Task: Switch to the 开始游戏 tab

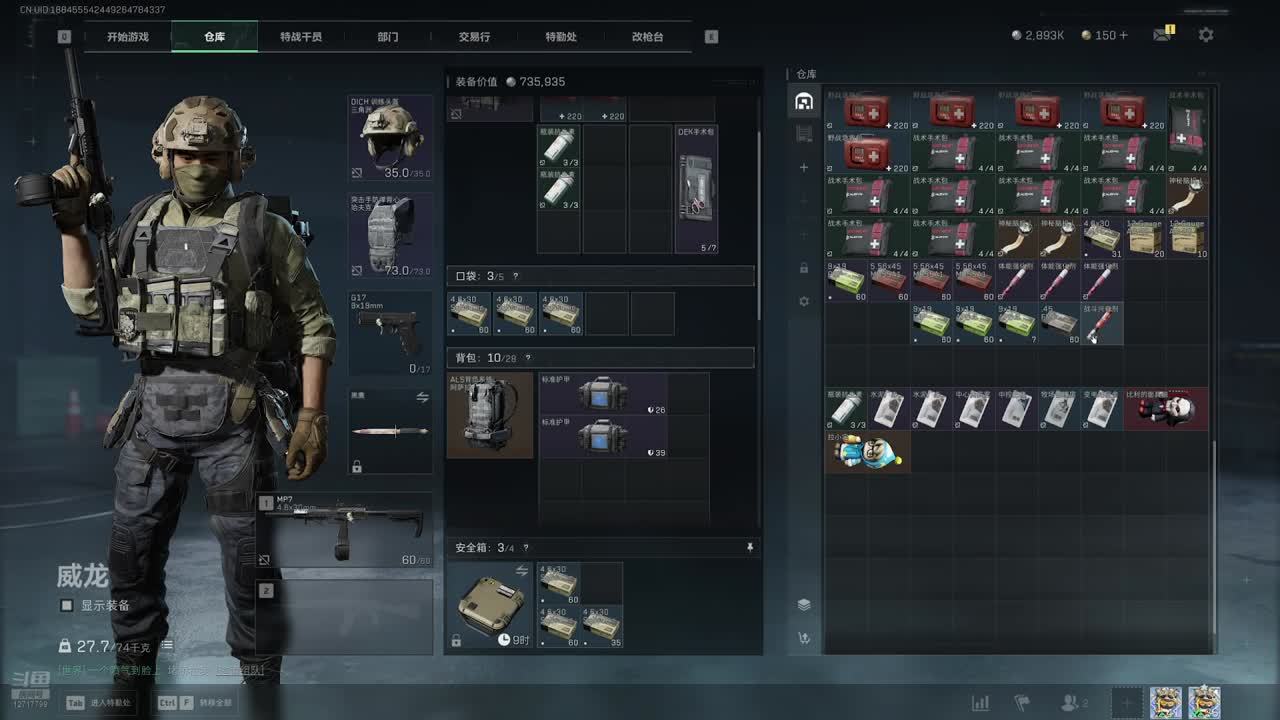Action: pyautogui.click(x=128, y=37)
